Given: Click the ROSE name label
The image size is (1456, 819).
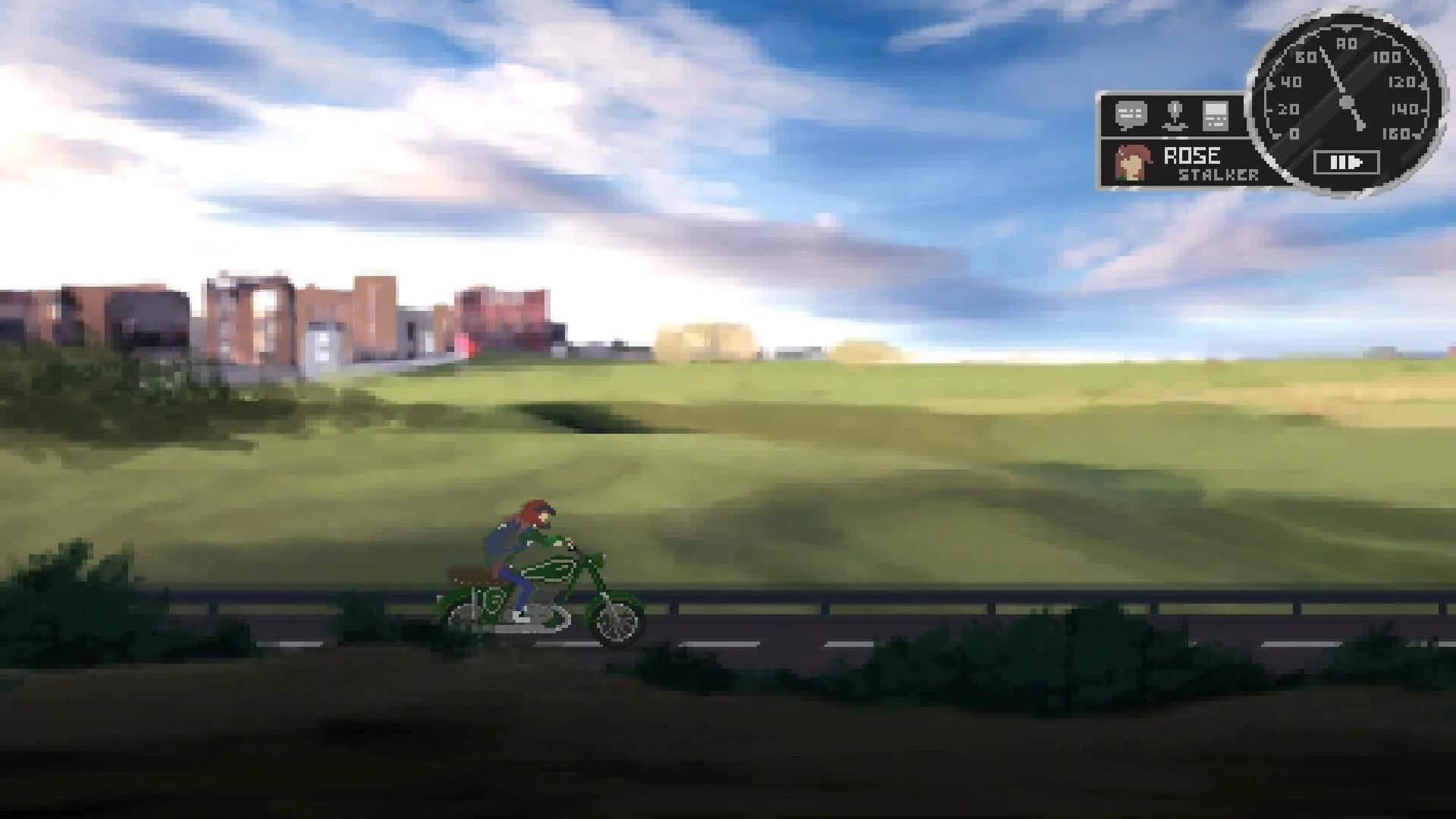Looking at the screenshot, I should [x=1193, y=155].
